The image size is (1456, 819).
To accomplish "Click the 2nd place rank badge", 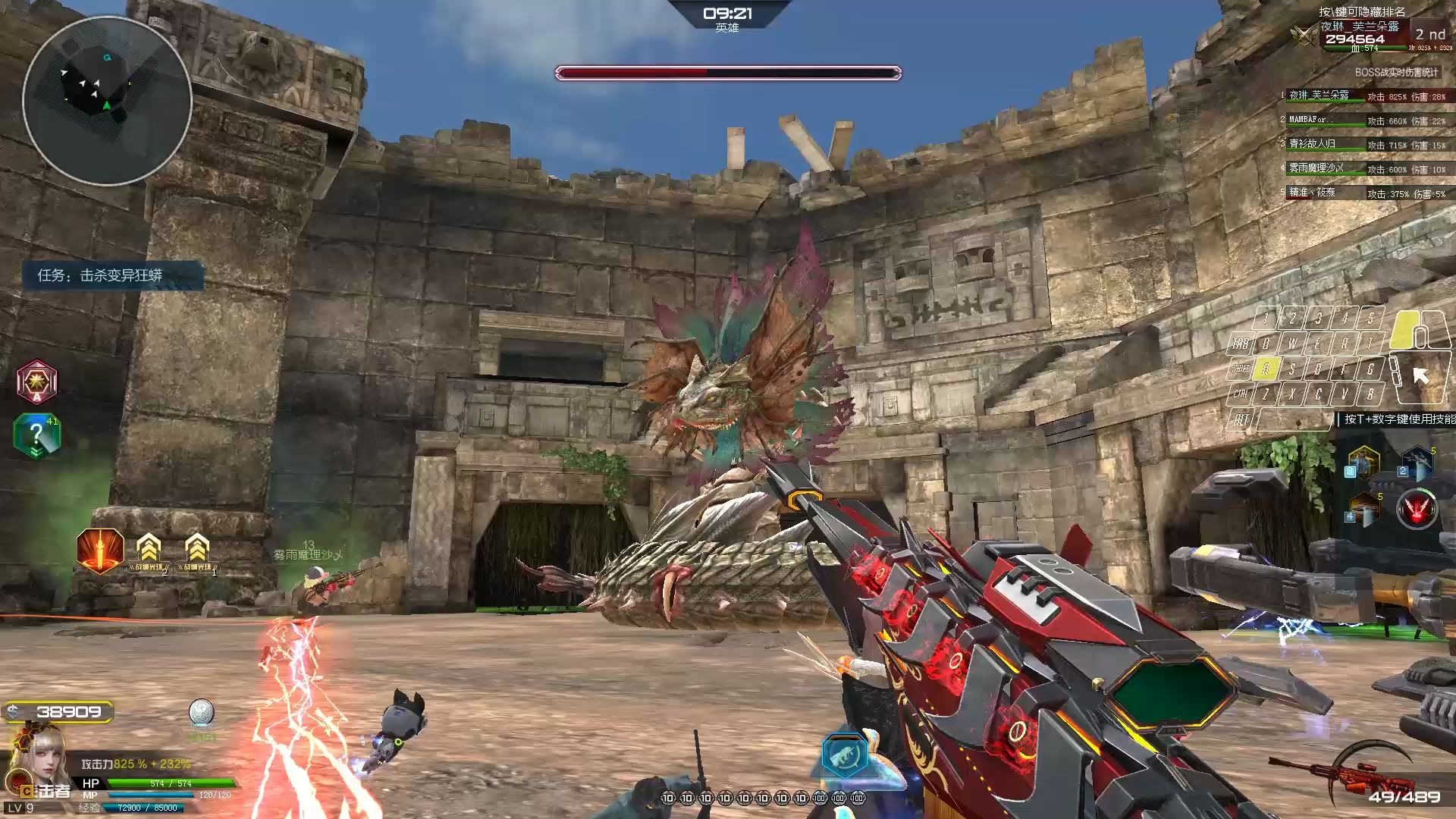I will (x=1429, y=35).
